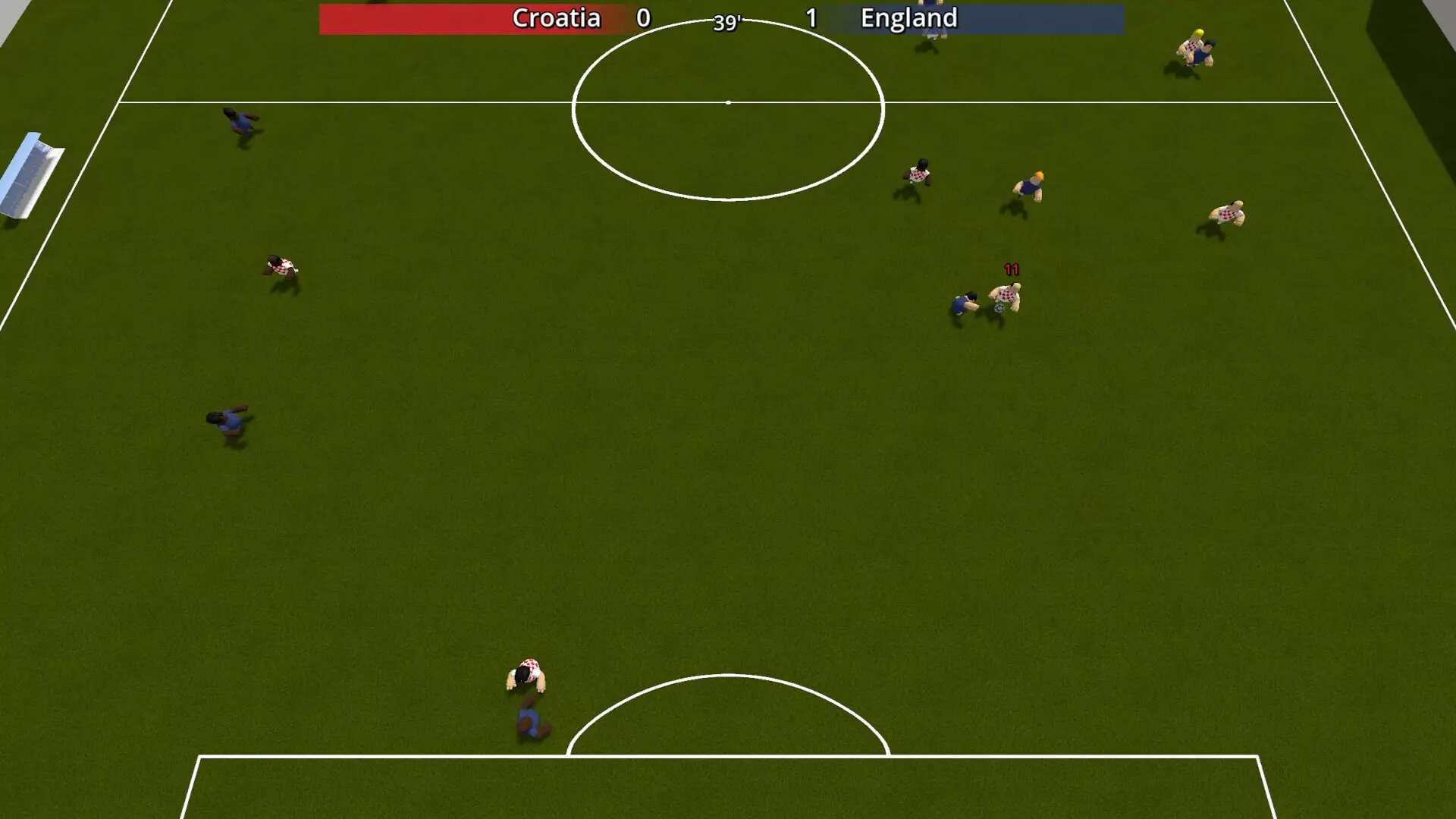Click the blue England scoreboard bar
Screen dimensions: 1456x819
click(1046, 18)
